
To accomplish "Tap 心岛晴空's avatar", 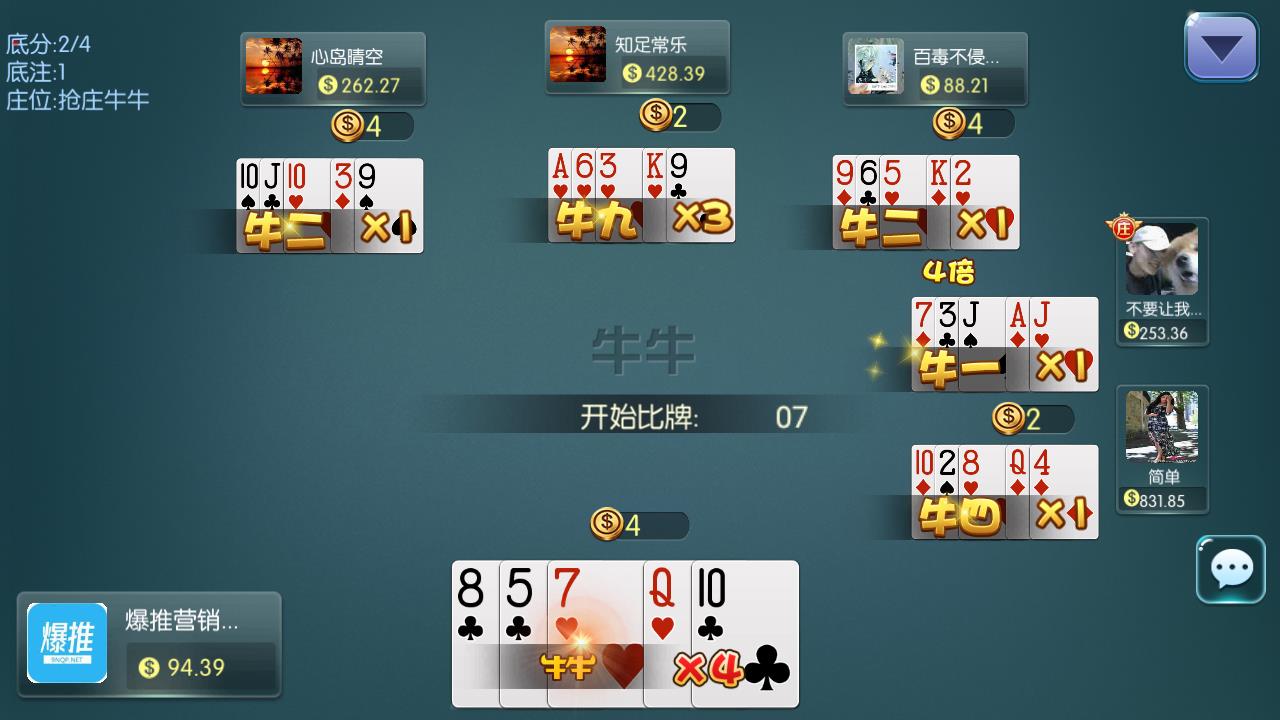I will pos(273,67).
